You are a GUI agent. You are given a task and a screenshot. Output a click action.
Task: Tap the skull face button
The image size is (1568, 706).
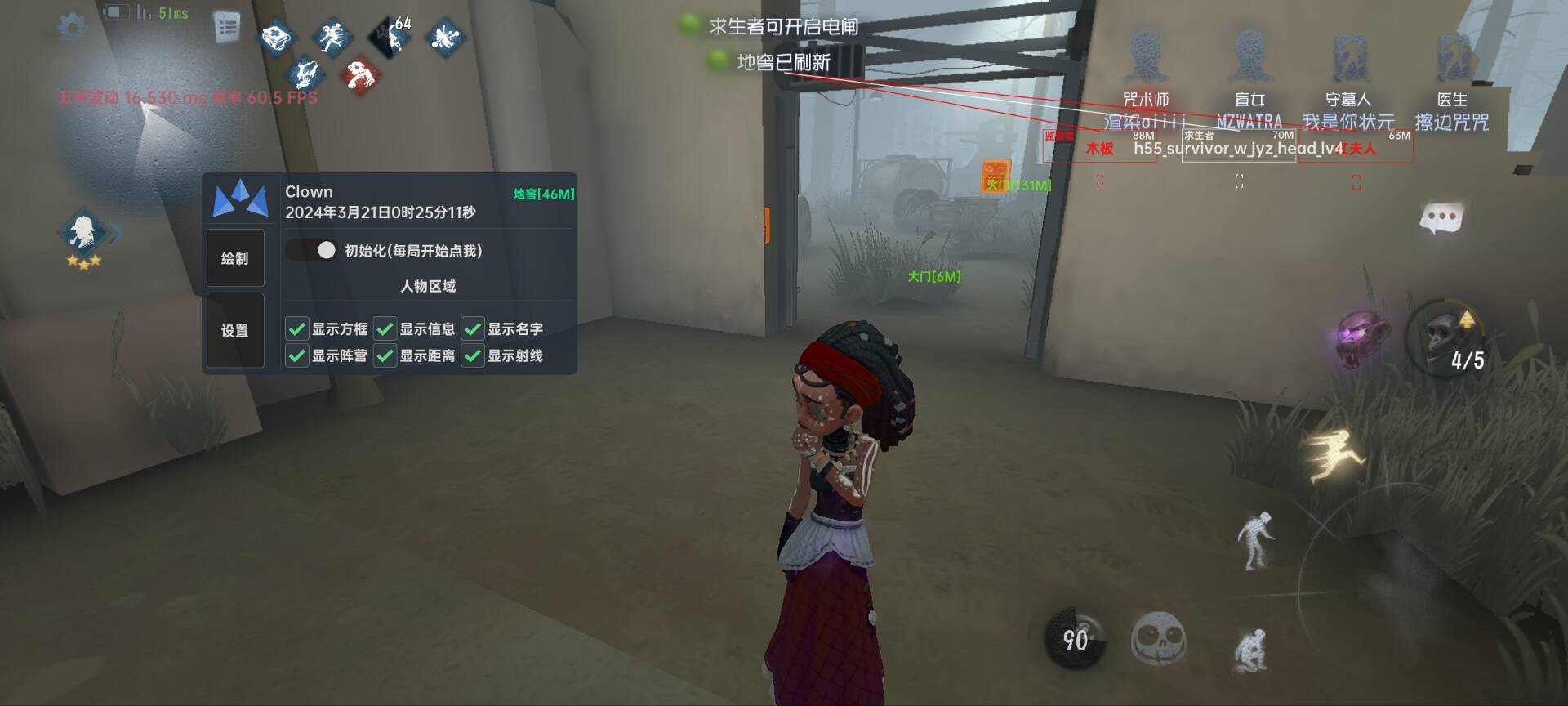click(x=1158, y=639)
